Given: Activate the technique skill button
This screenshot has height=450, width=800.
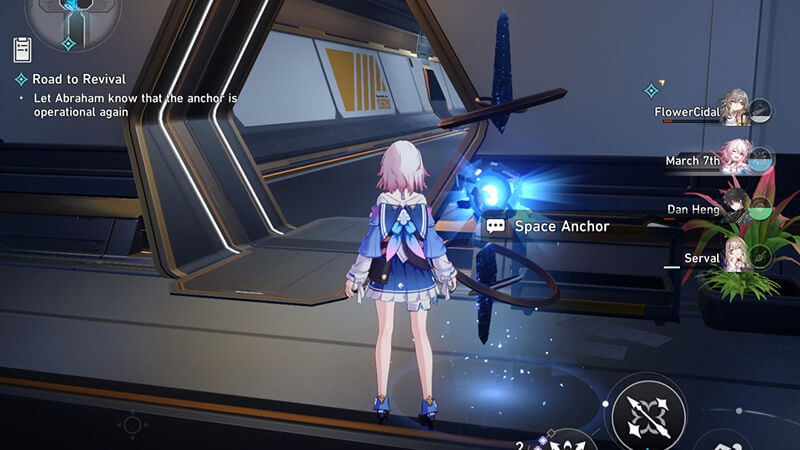Looking at the screenshot, I should [x=572, y=440].
